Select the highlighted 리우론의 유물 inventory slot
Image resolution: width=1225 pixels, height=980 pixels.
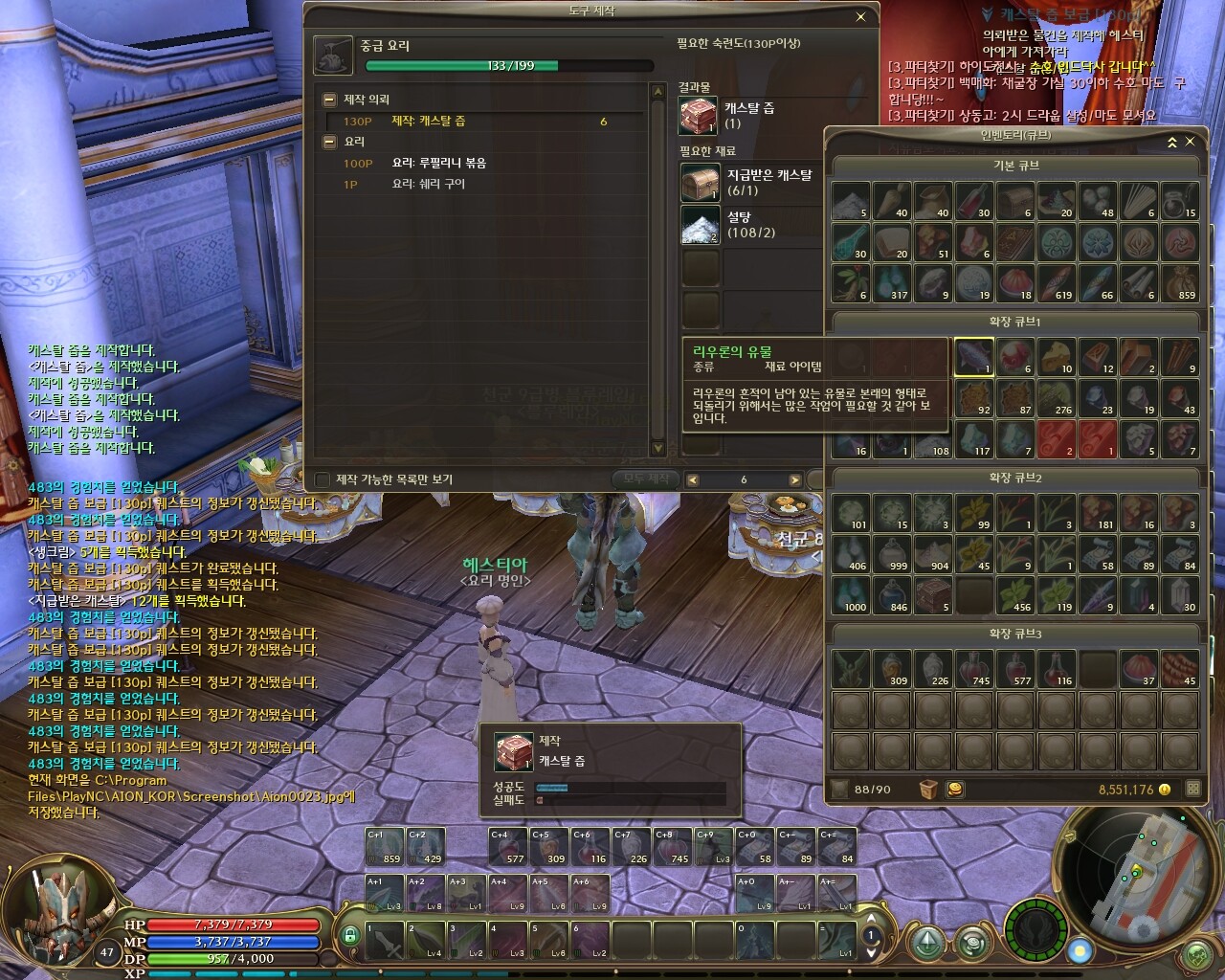[x=974, y=357]
